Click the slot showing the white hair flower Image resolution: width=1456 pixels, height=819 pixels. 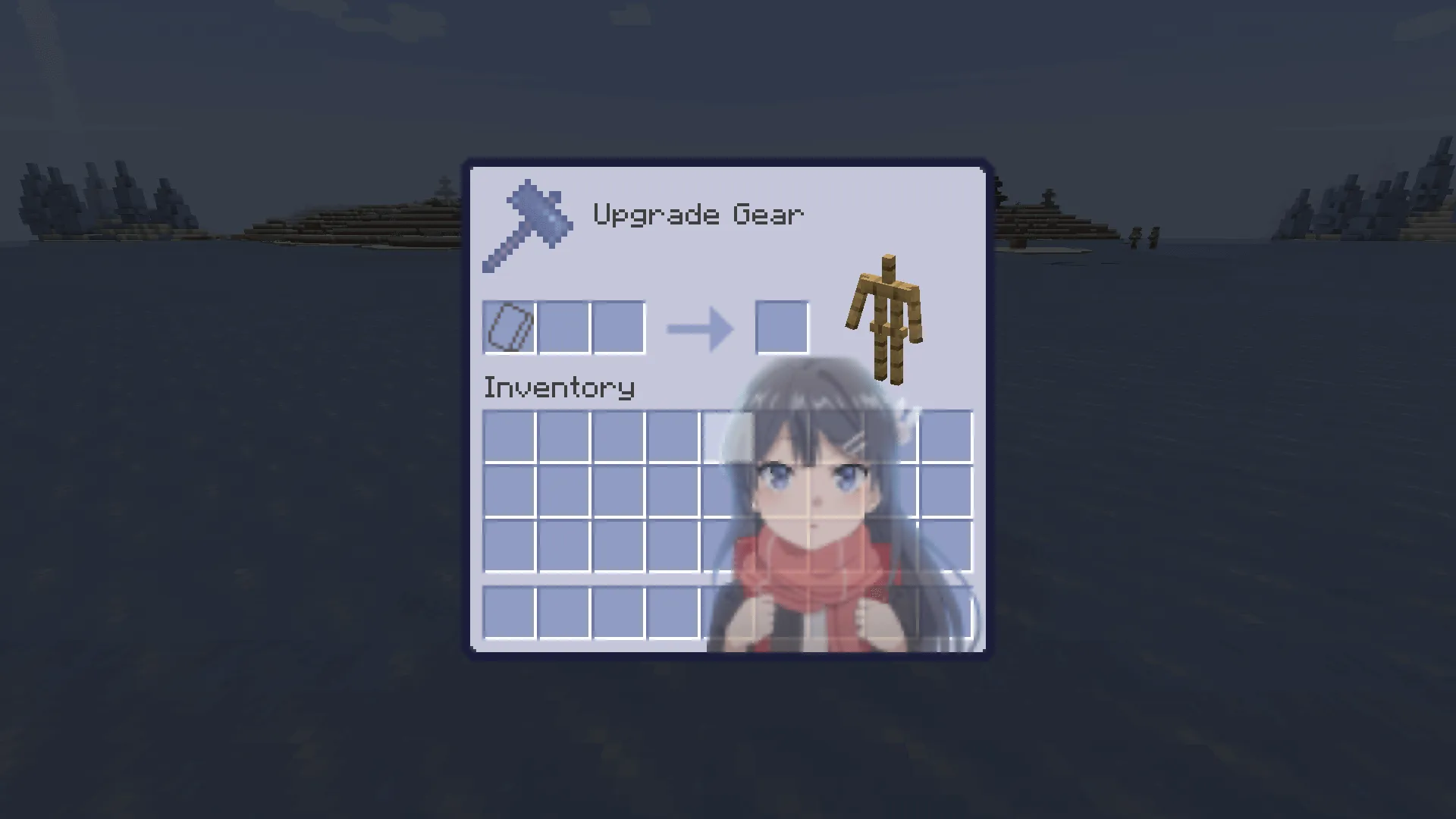point(891,436)
